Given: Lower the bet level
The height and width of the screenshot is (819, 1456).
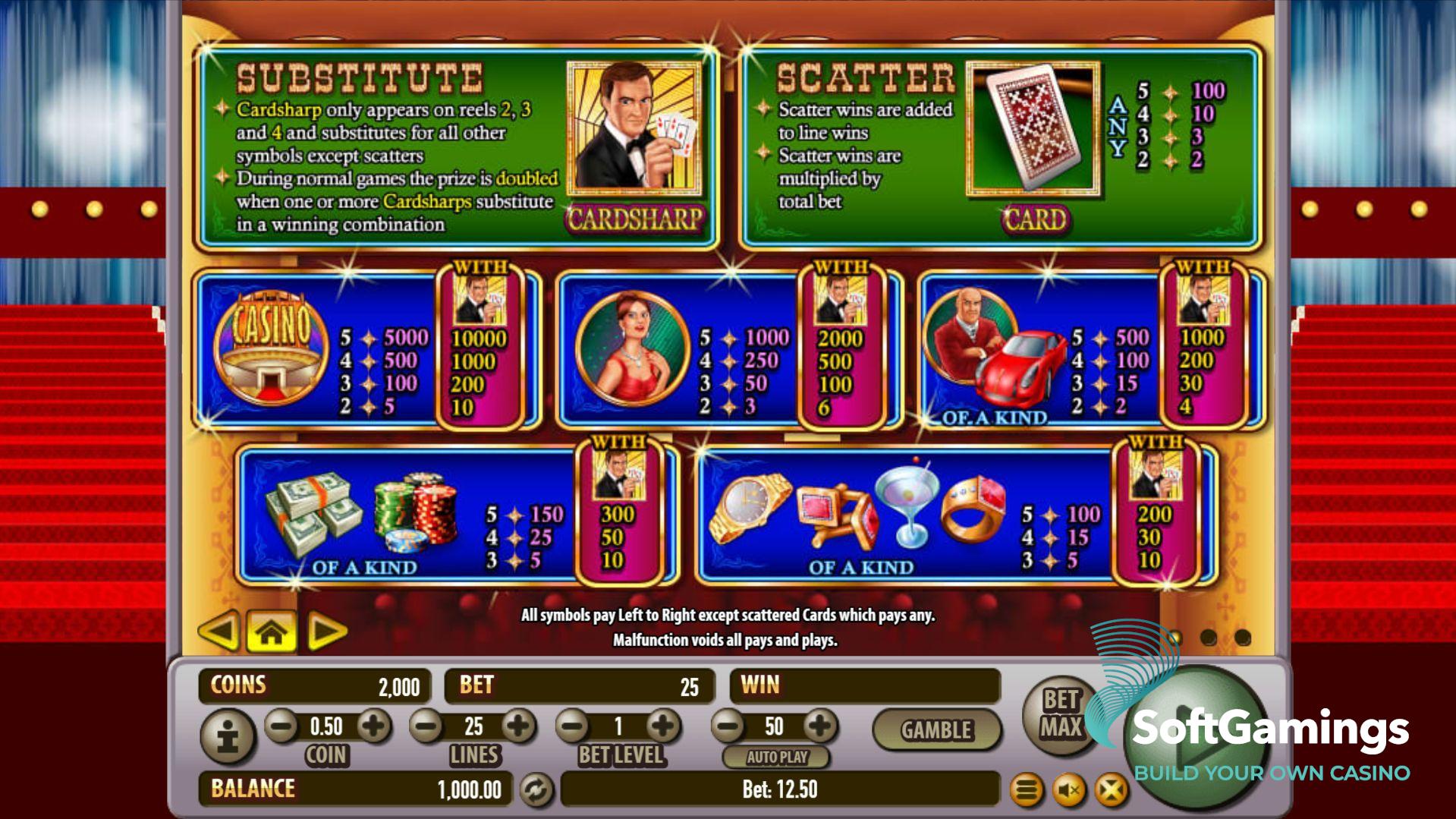Looking at the screenshot, I should click(x=574, y=726).
